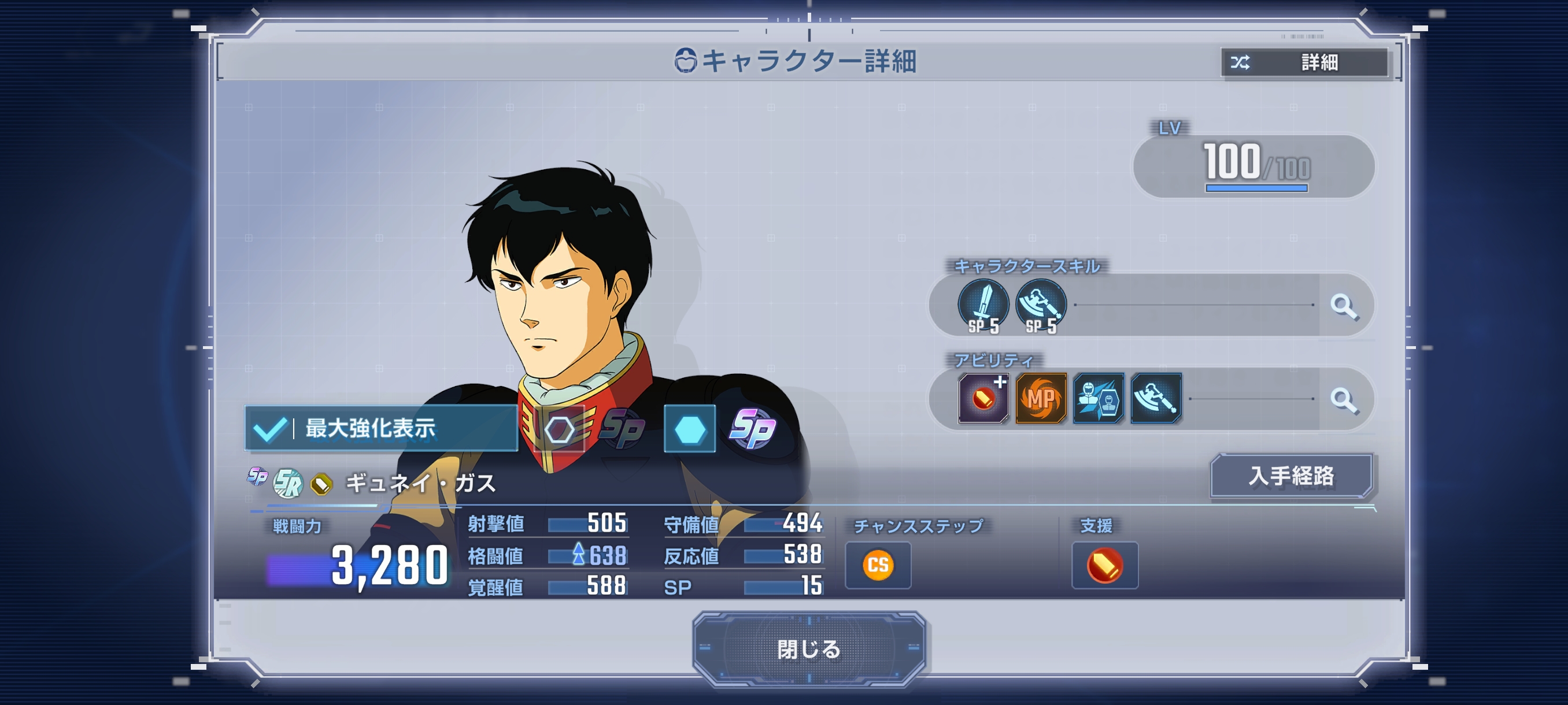Close the character details window
This screenshot has height=705, width=1568.
coord(808,649)
